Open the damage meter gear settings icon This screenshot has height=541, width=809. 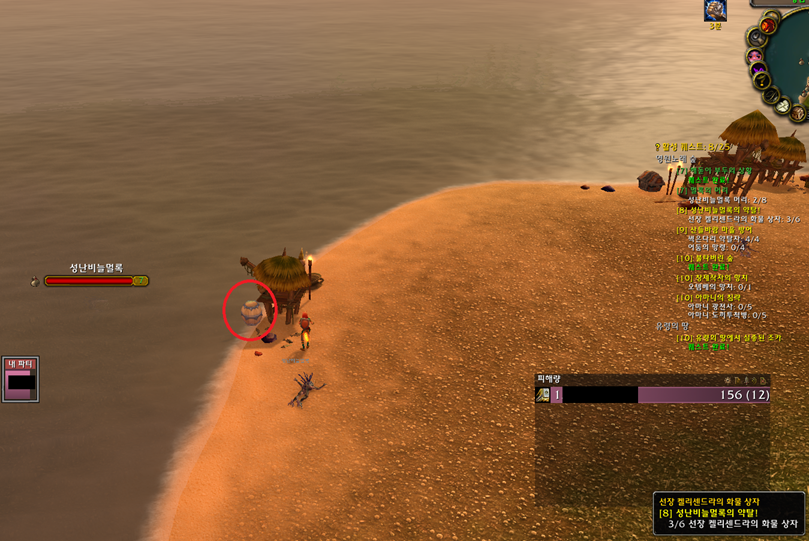[x=729, y=380]
